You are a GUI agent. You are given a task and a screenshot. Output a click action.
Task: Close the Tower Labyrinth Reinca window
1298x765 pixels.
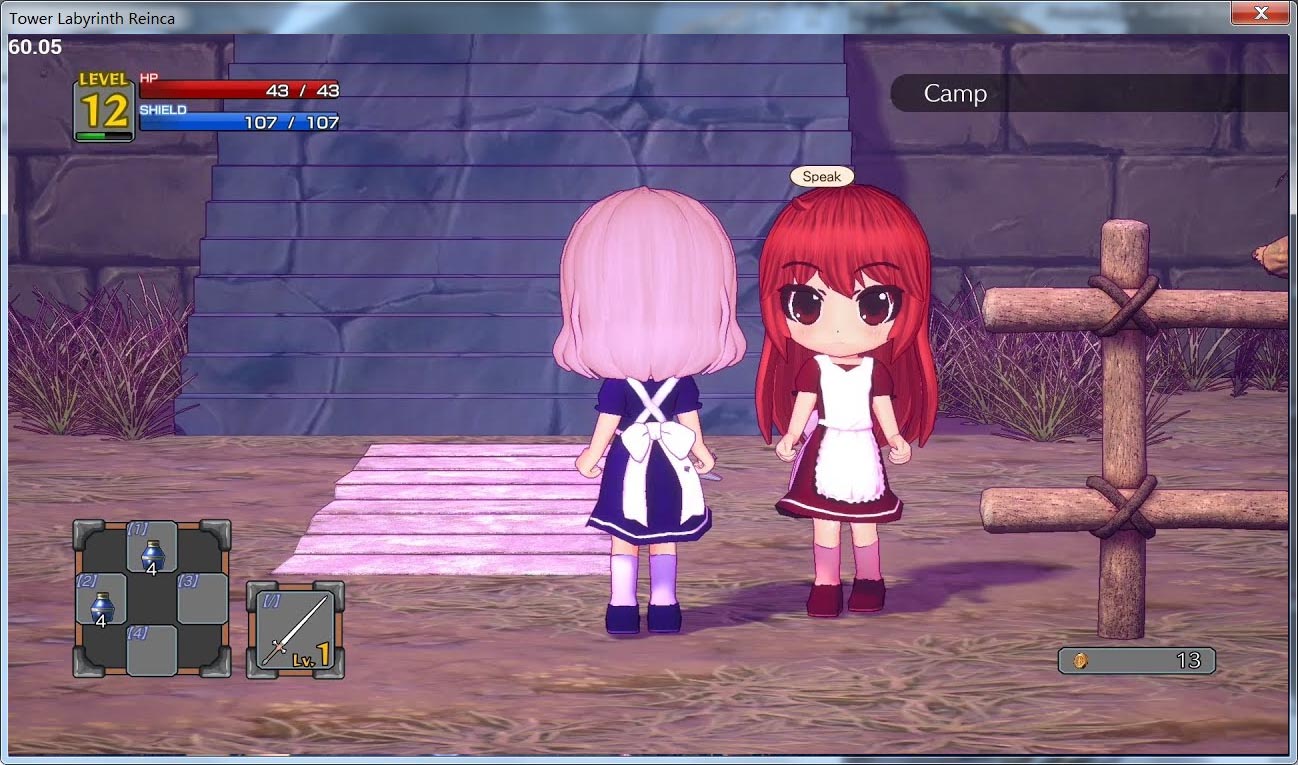[x=1261, y=13]
